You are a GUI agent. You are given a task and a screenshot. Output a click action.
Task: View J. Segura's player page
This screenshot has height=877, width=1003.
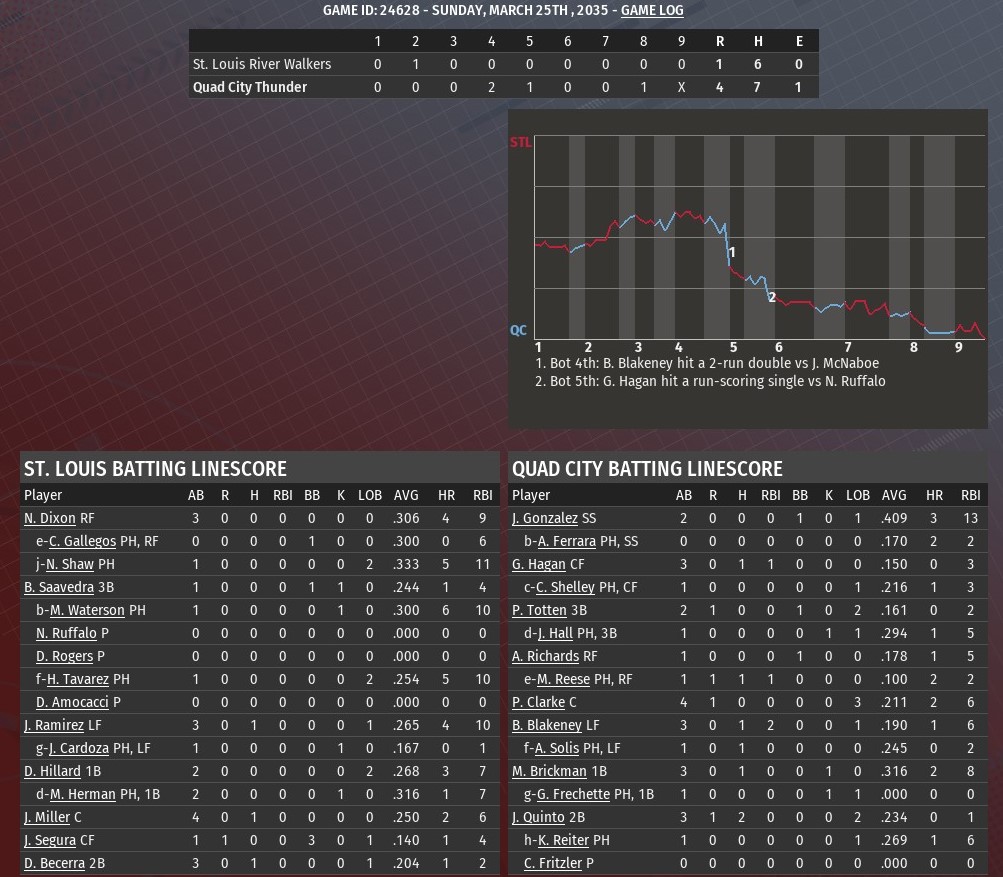point(50,840)
